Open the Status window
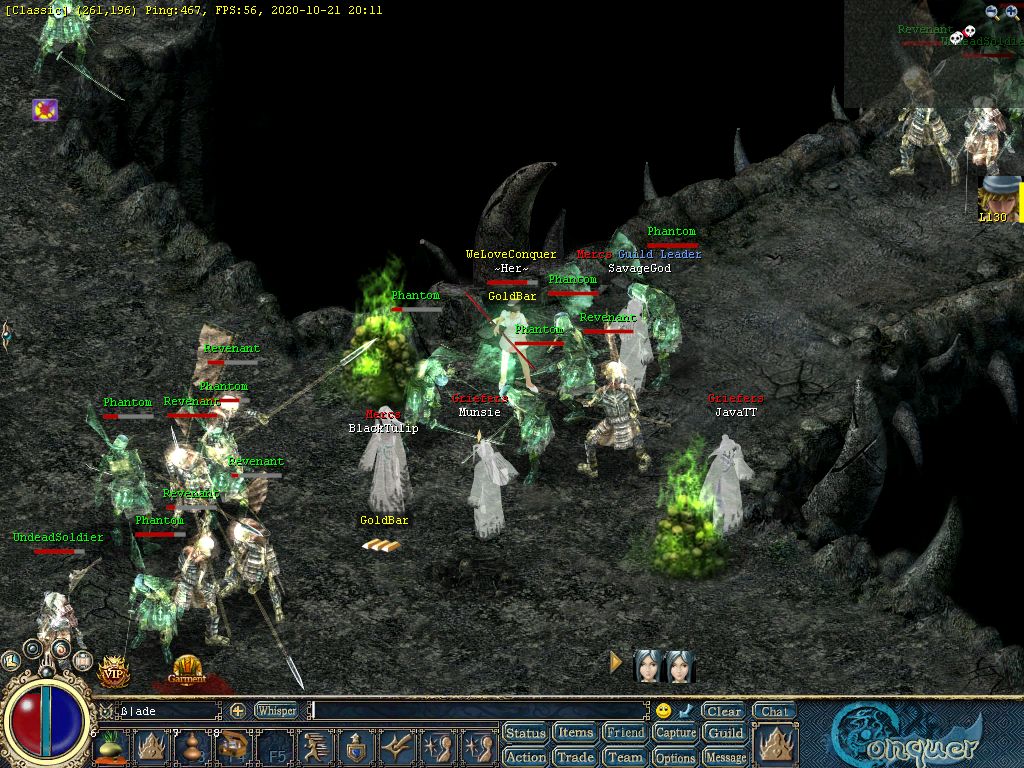The image size is (1024, 768). [x=525, y=734]
